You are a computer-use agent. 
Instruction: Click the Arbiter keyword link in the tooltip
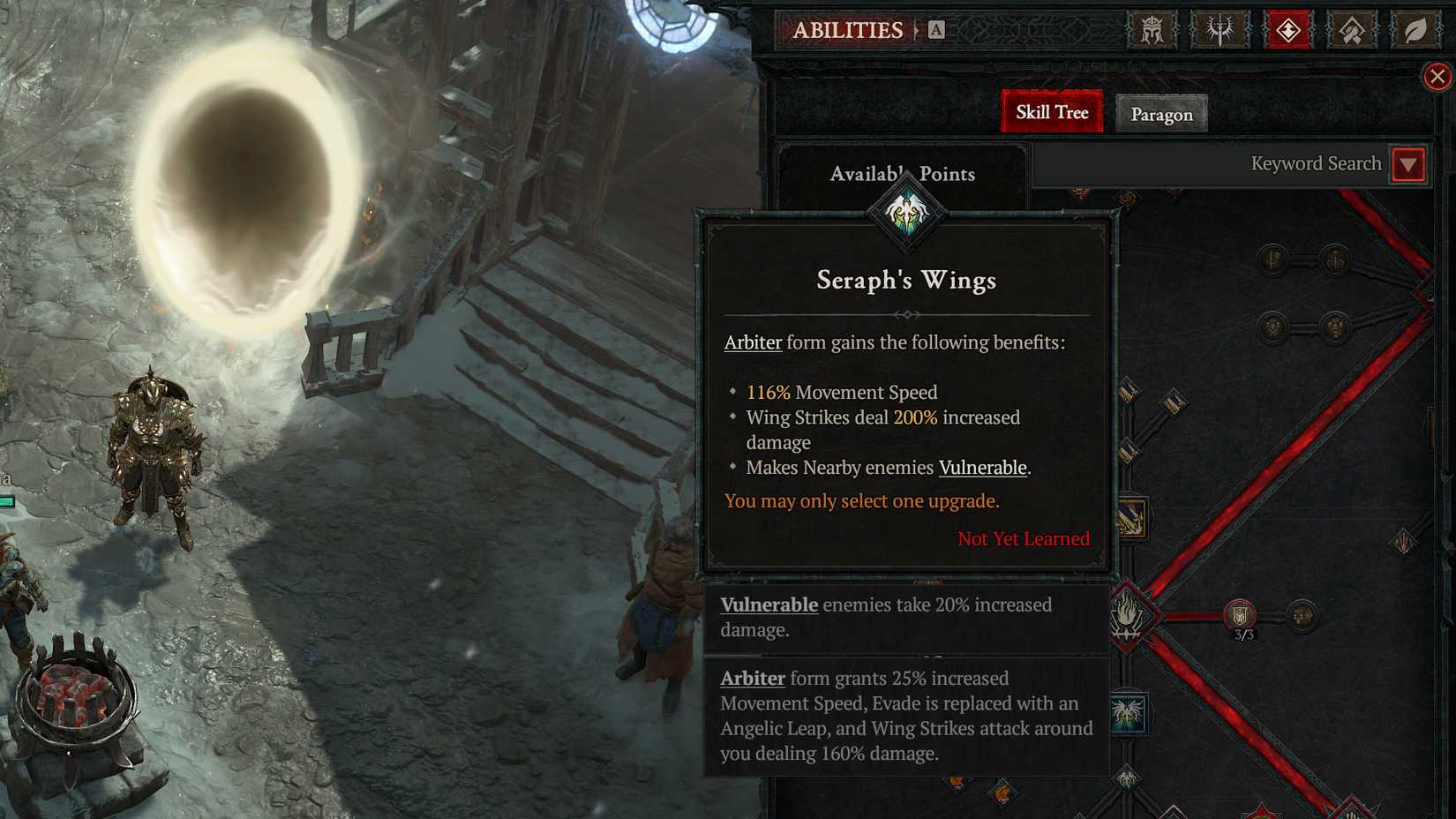(752, 343)
